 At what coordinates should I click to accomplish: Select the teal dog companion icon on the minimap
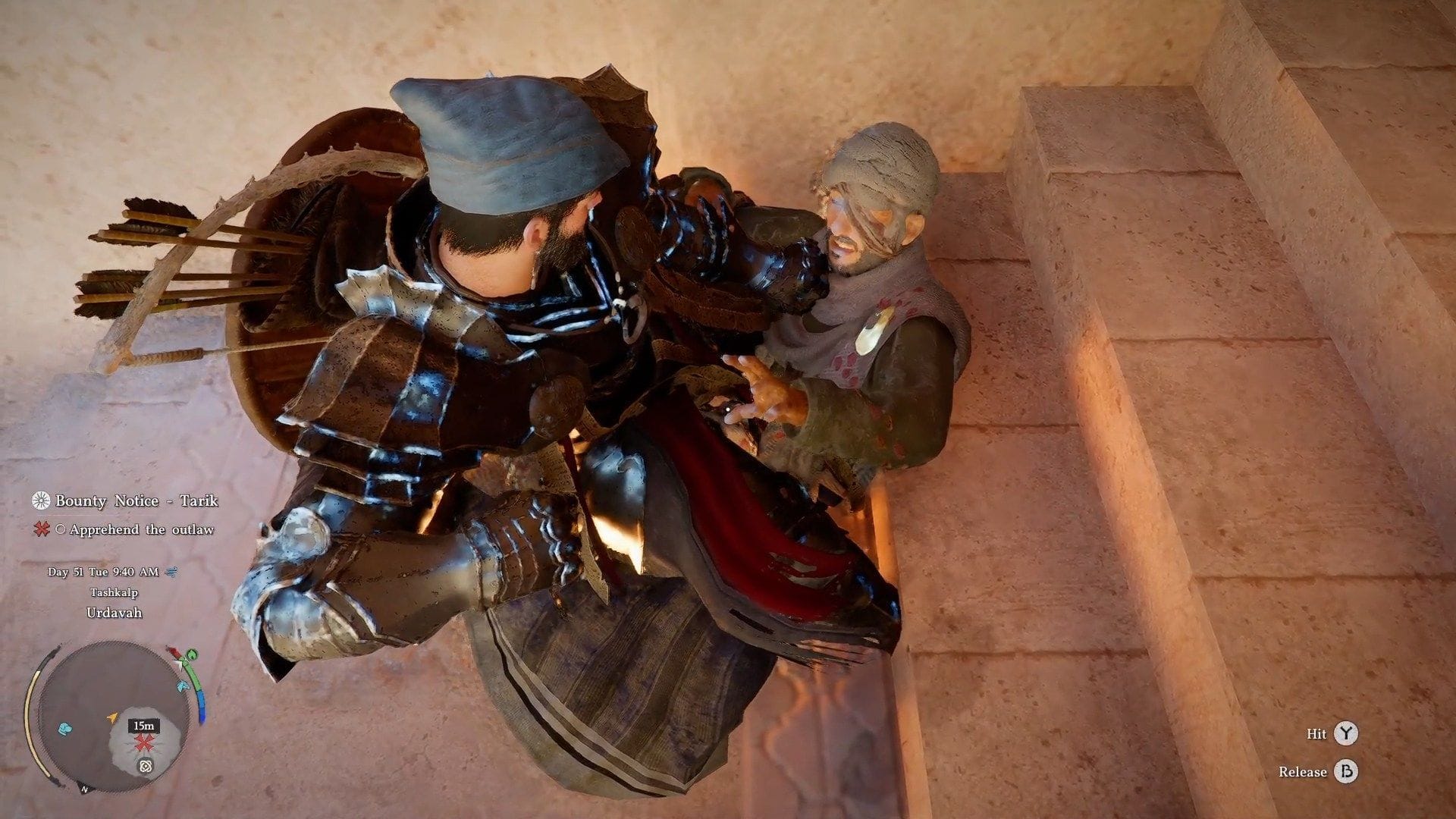click(x=65, y=729)
